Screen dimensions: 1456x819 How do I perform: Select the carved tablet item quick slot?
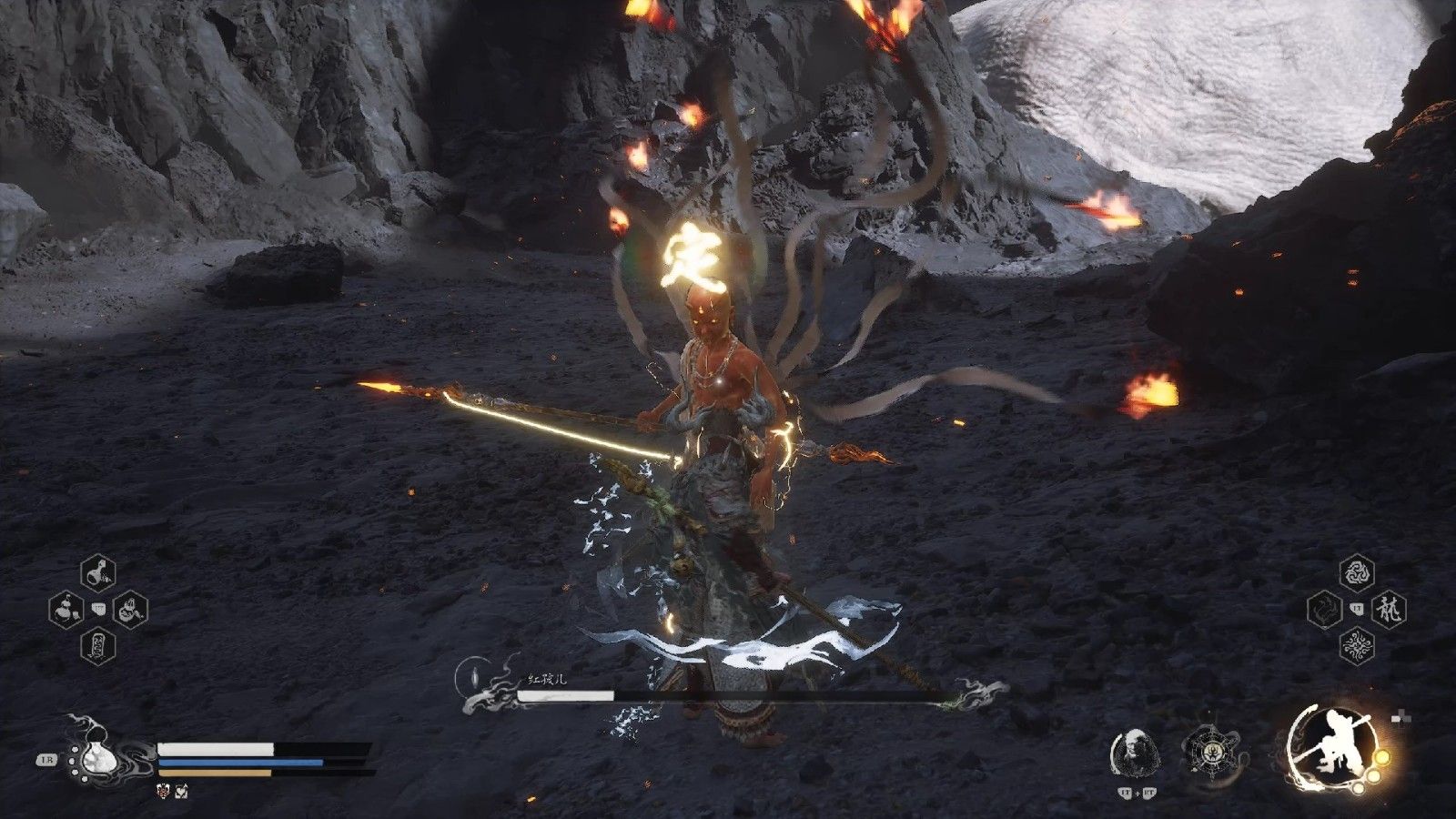tap(98, 645)
